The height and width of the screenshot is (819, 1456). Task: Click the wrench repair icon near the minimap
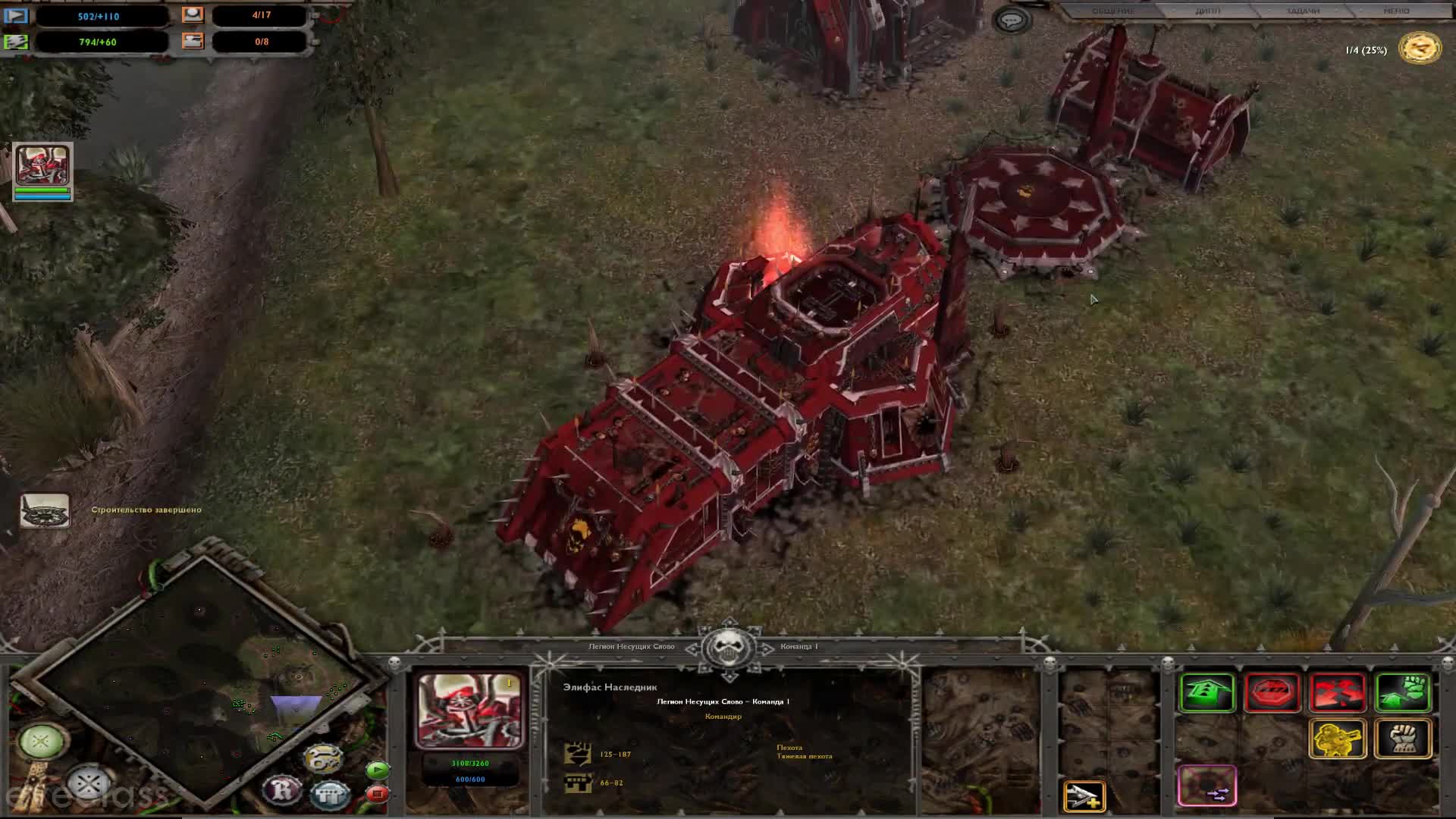[323, 758]
